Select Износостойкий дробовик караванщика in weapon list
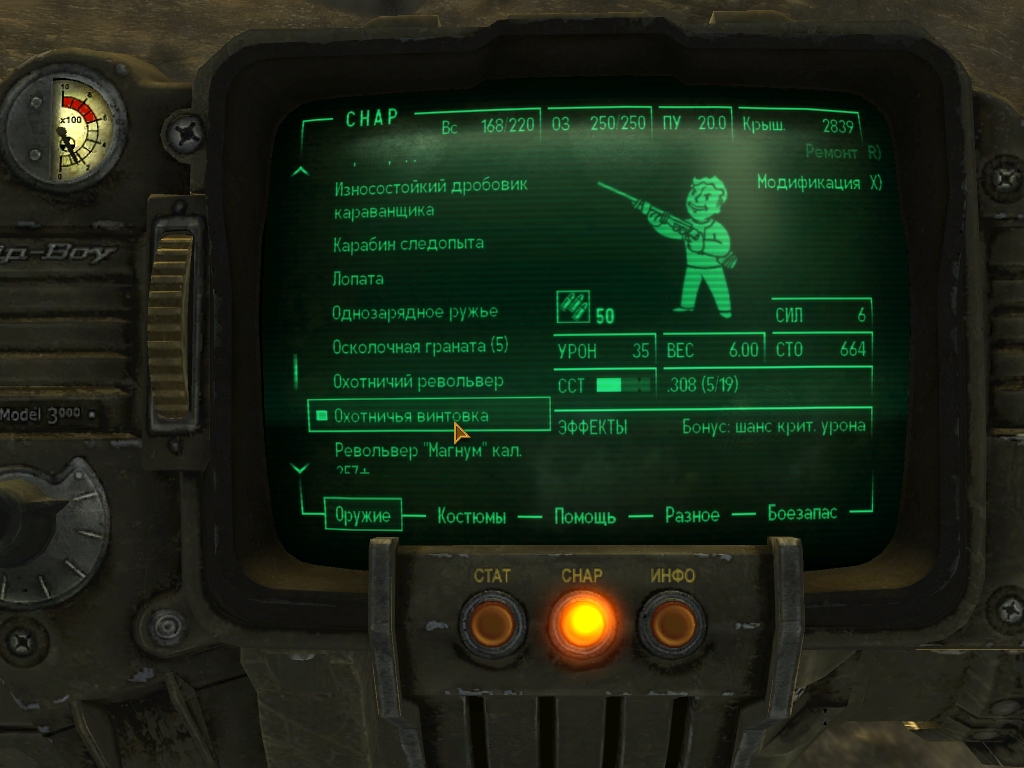This screenshot has width=1024, height=768. pyautogui.click(x=430, y=198)
